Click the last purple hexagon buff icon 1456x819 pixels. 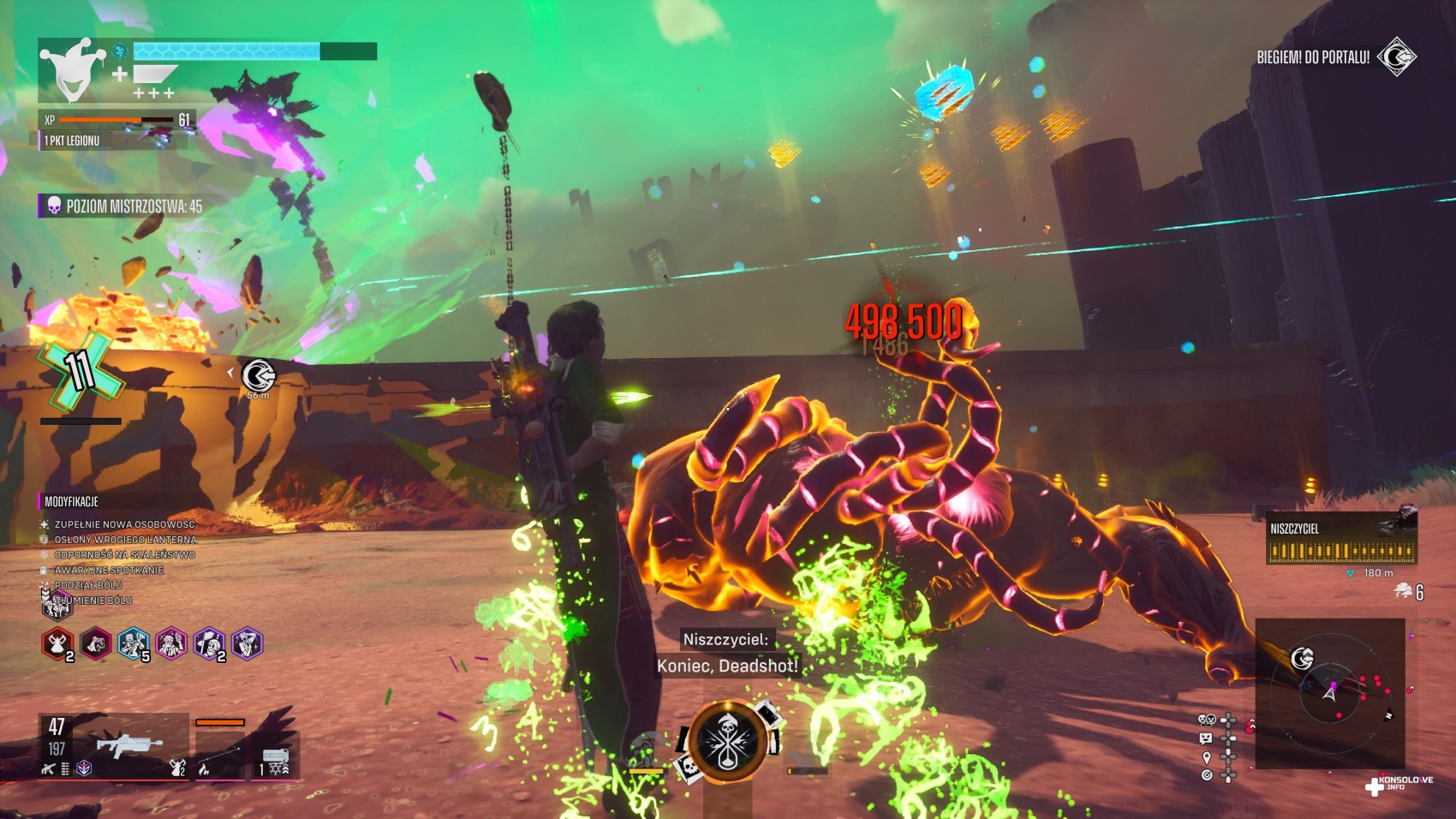(x=247, y=644)
